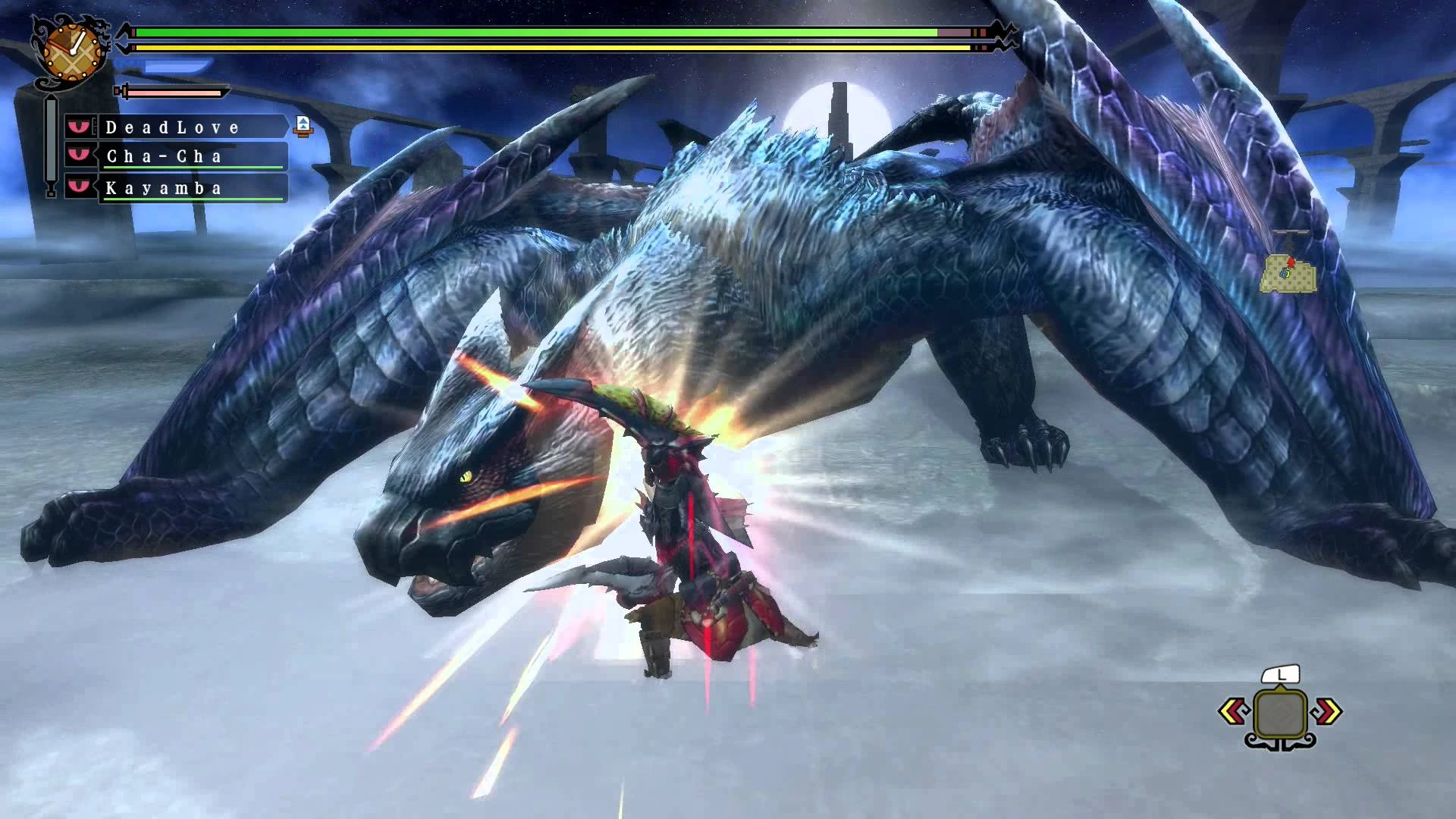Click the green health bar at the top

point(531,33)
